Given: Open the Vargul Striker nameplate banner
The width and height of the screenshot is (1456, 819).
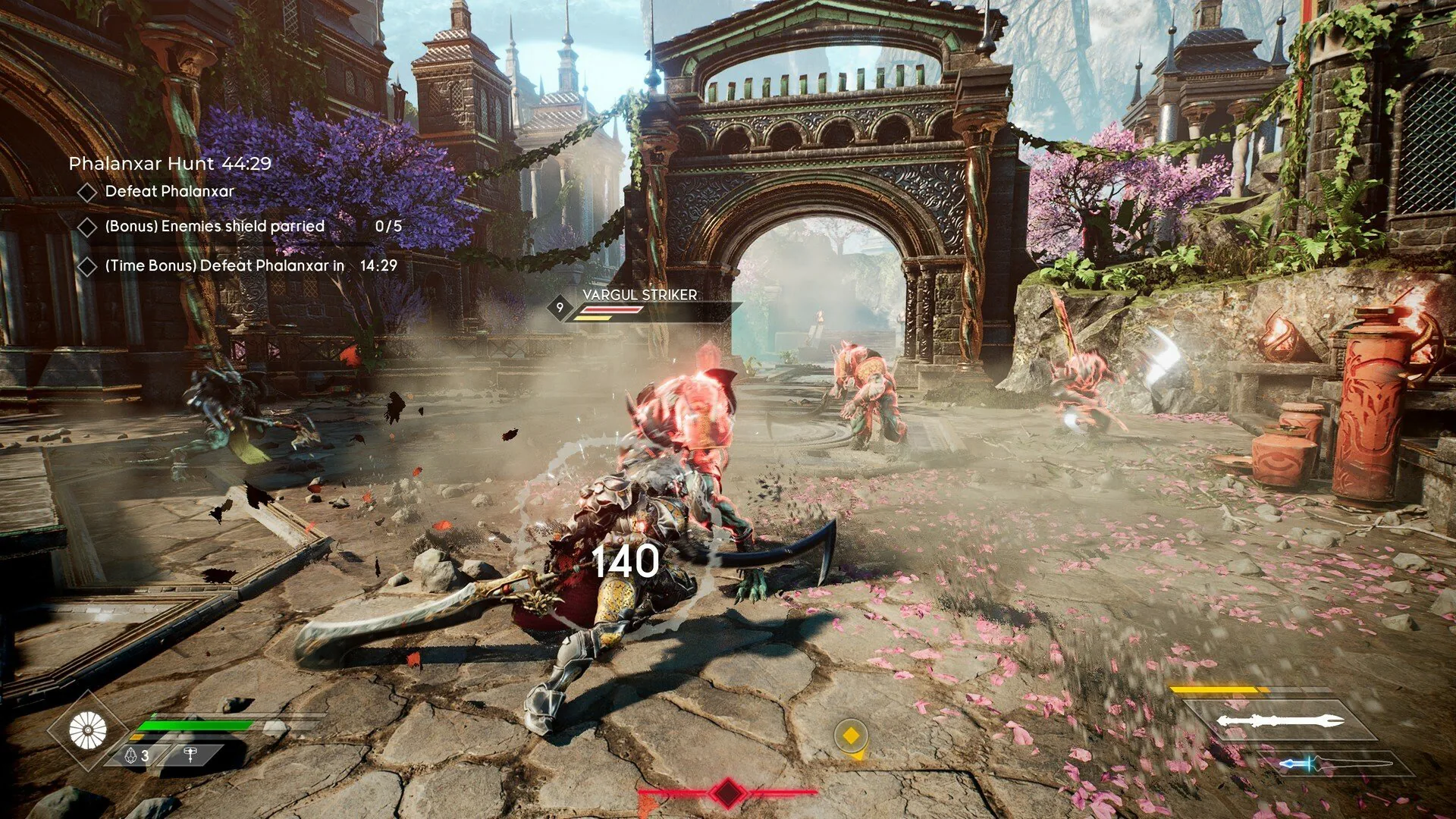Looking at the screenshot, I should 639,297.
